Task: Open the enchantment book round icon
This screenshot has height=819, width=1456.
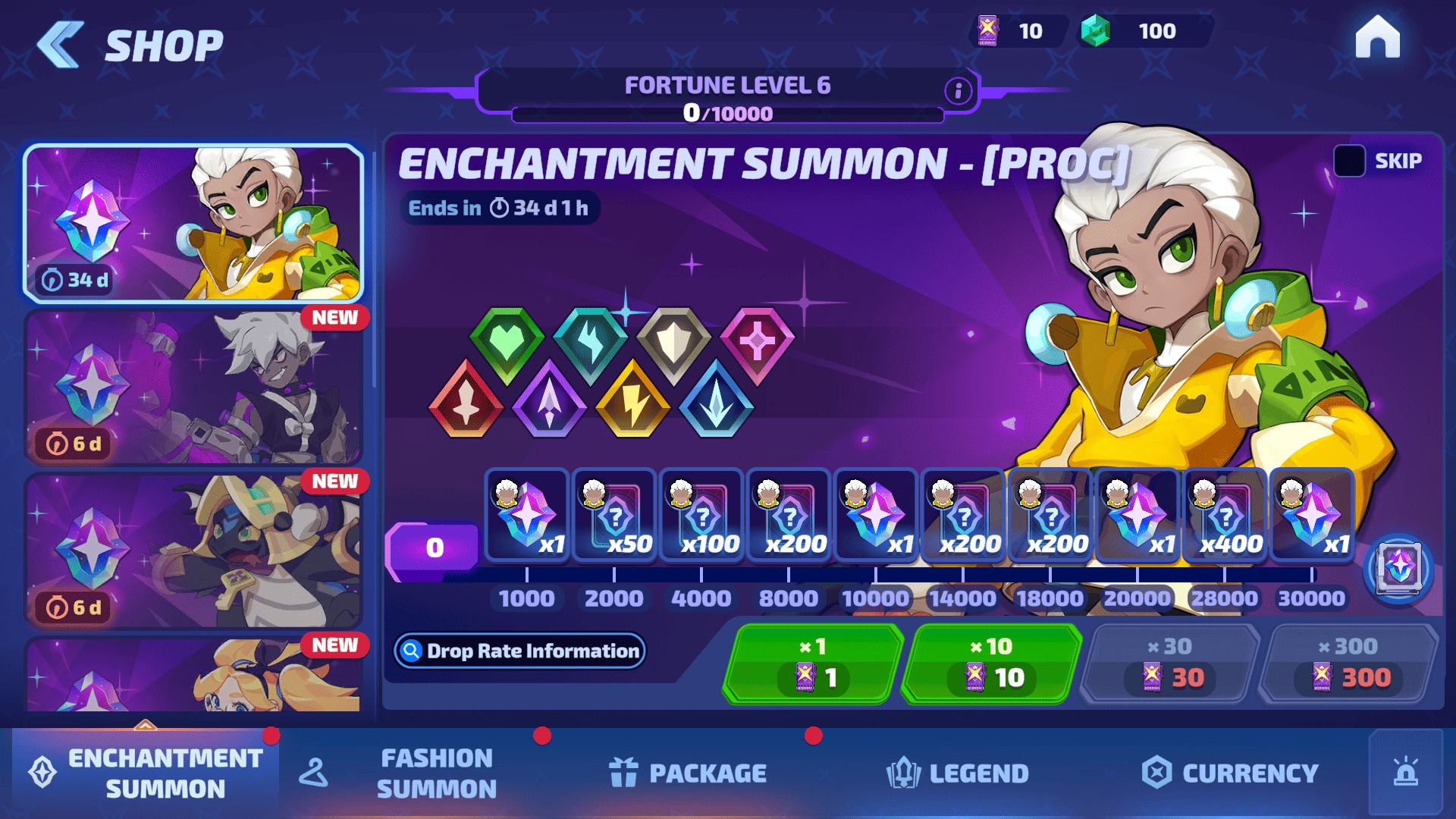Action: [x=1398, y=568]
